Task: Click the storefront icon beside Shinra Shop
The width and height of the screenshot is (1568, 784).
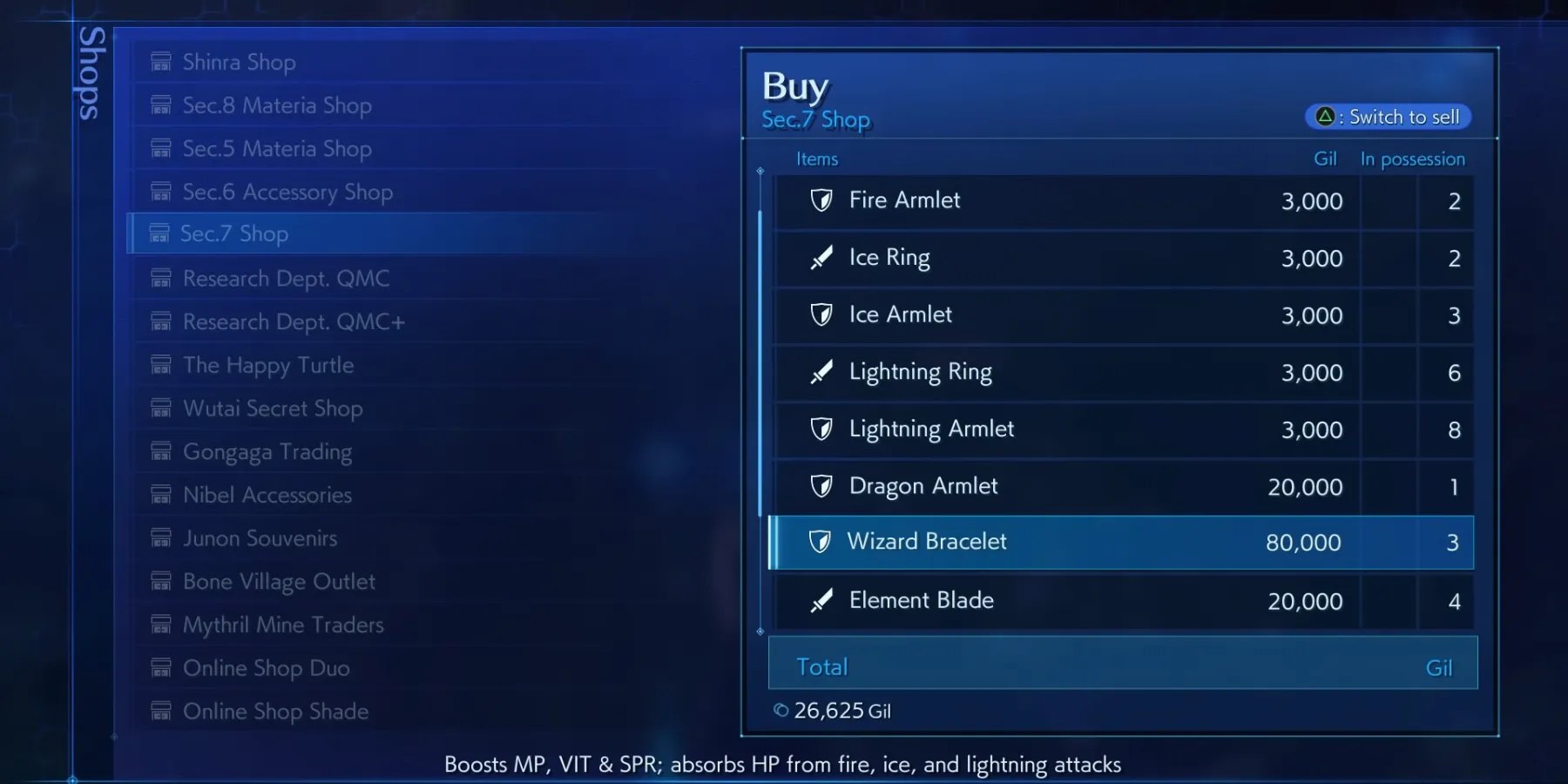Action: 160,61
